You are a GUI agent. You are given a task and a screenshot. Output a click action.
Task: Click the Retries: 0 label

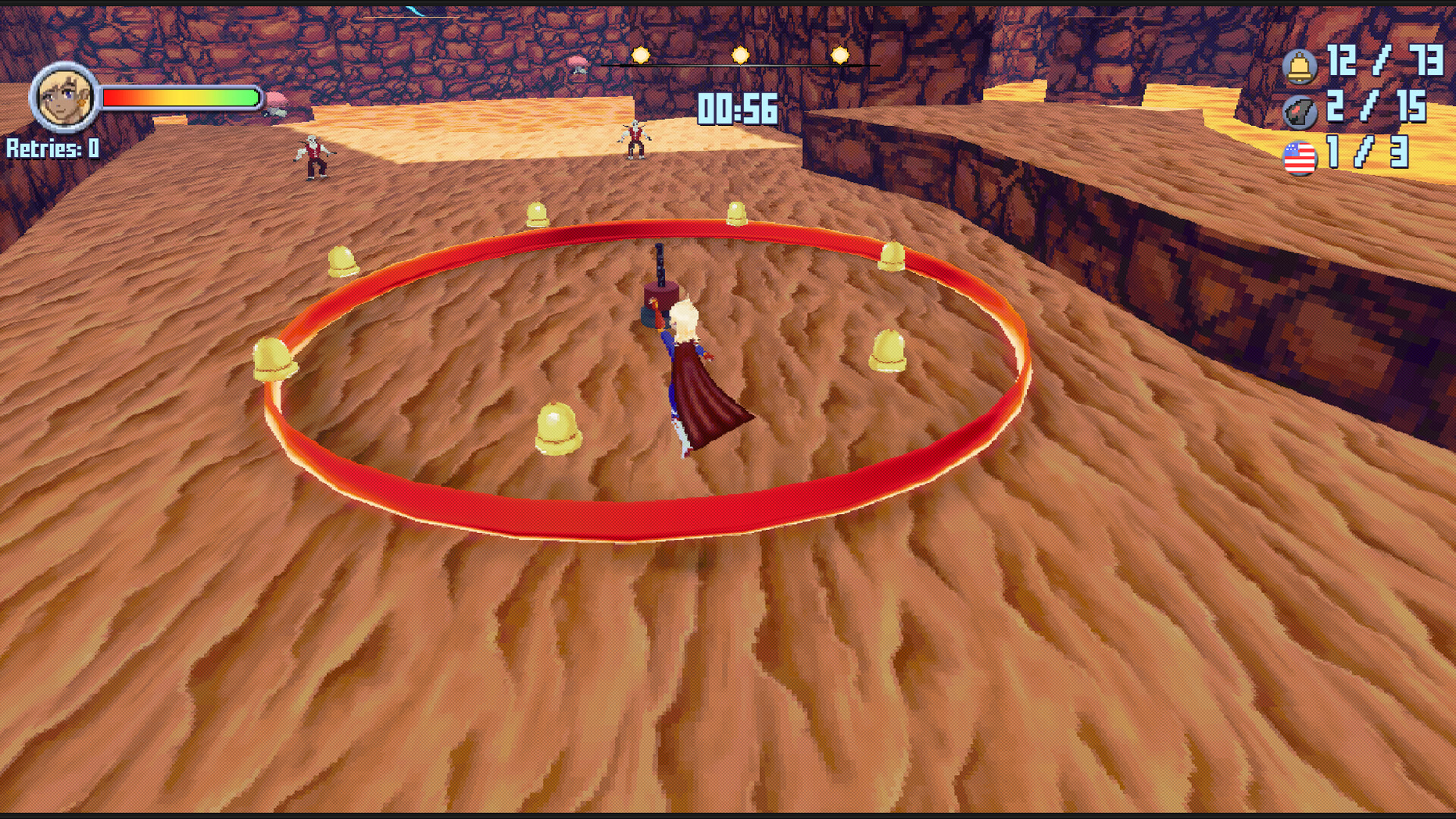click(x=52, y=149)
